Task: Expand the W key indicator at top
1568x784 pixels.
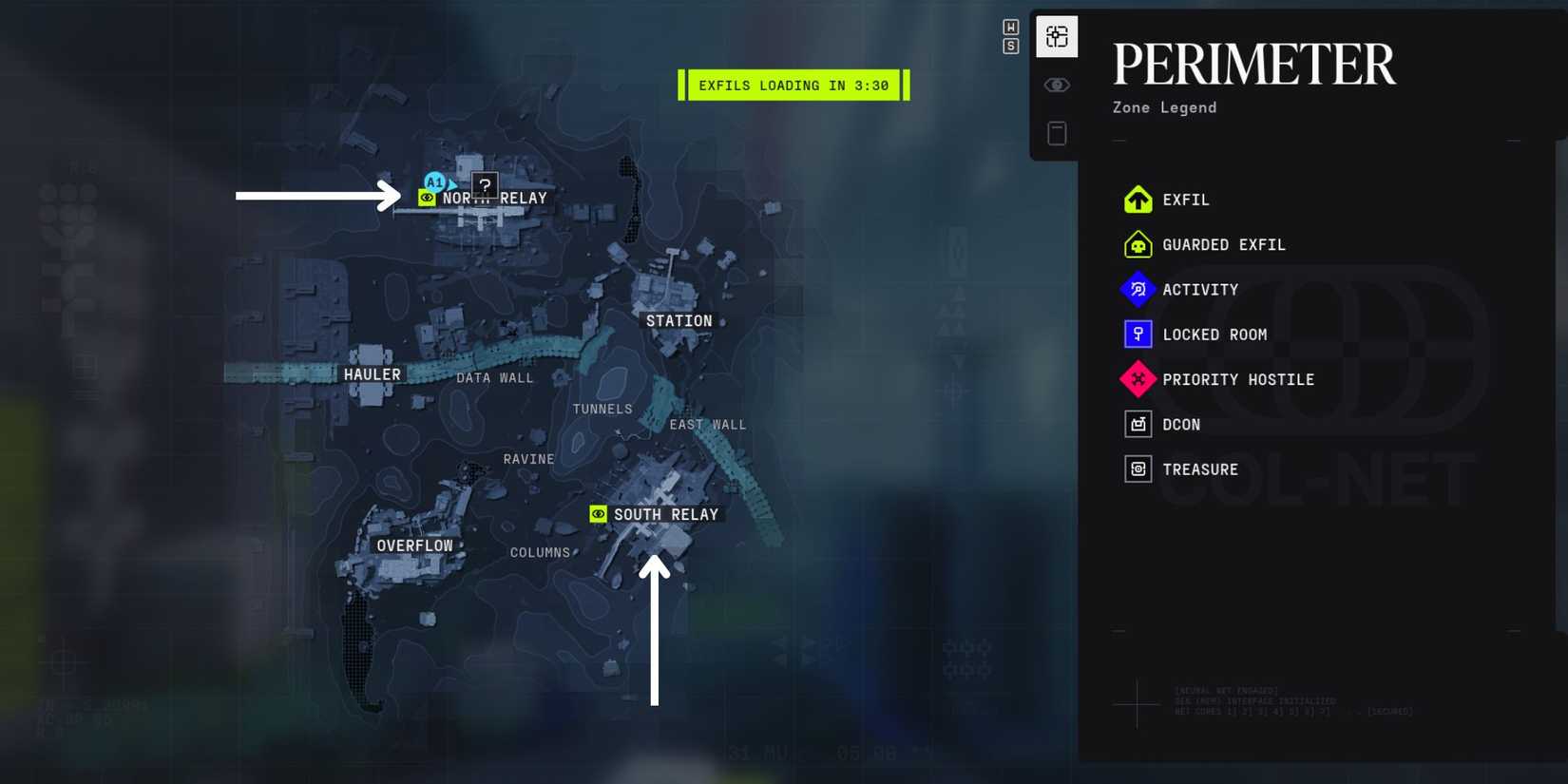Action: [x=1009, y=28]
